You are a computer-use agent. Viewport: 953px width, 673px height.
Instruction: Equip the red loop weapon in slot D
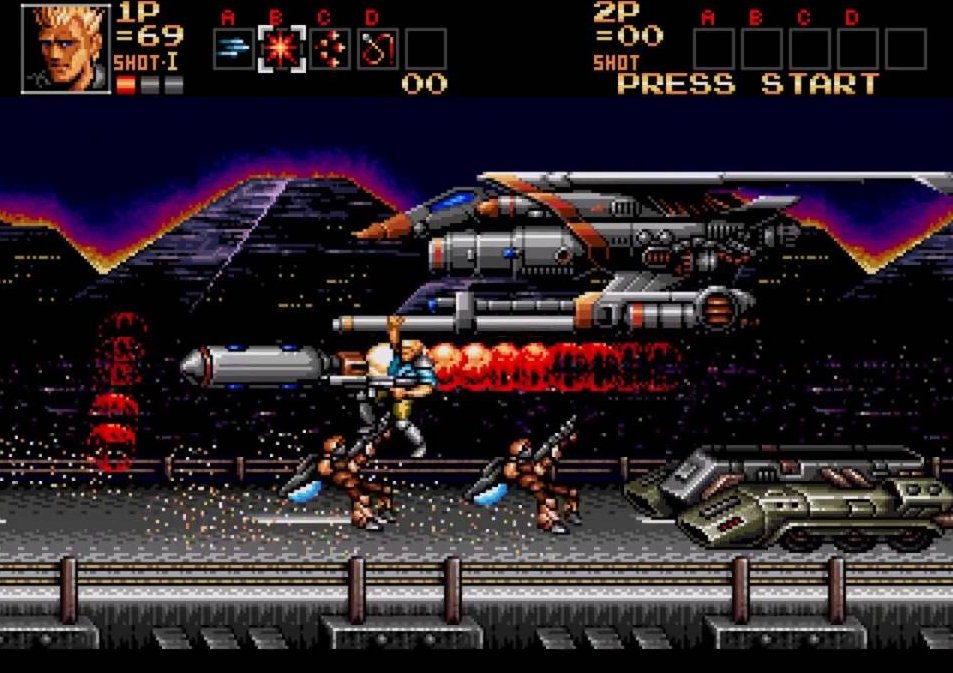[x=378, y=49]
